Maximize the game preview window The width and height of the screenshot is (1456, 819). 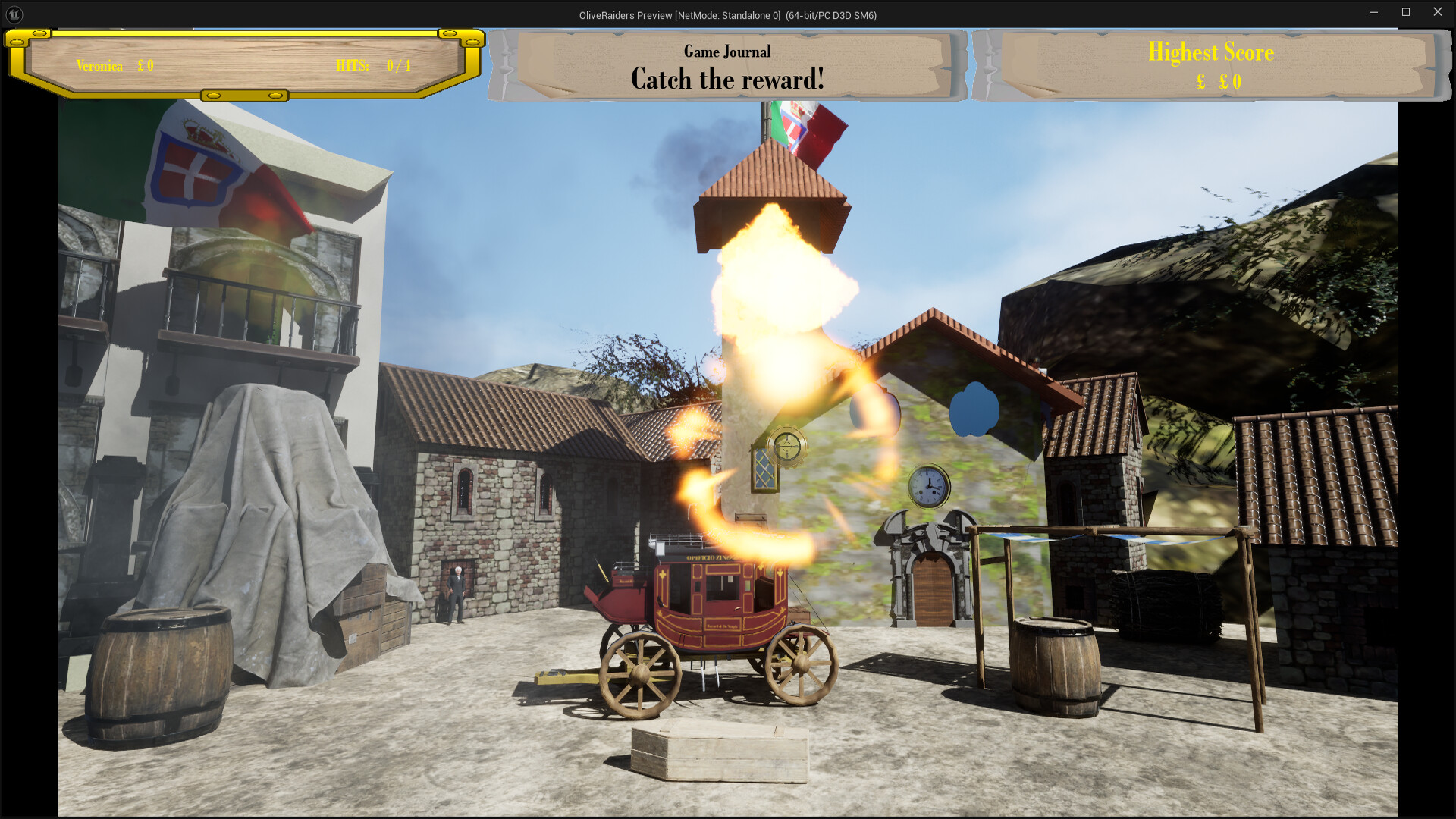pos(1405,12)
